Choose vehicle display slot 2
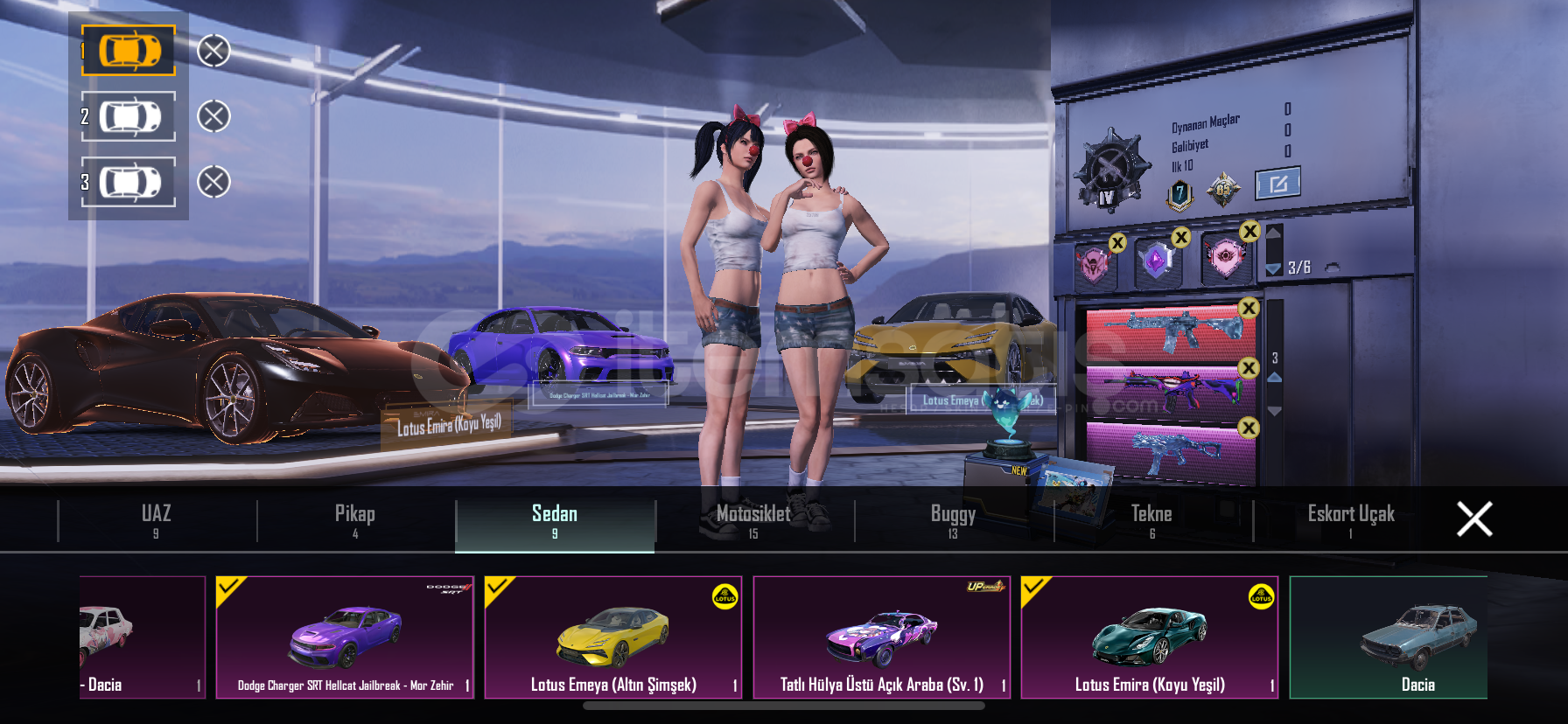 (129, 116)
